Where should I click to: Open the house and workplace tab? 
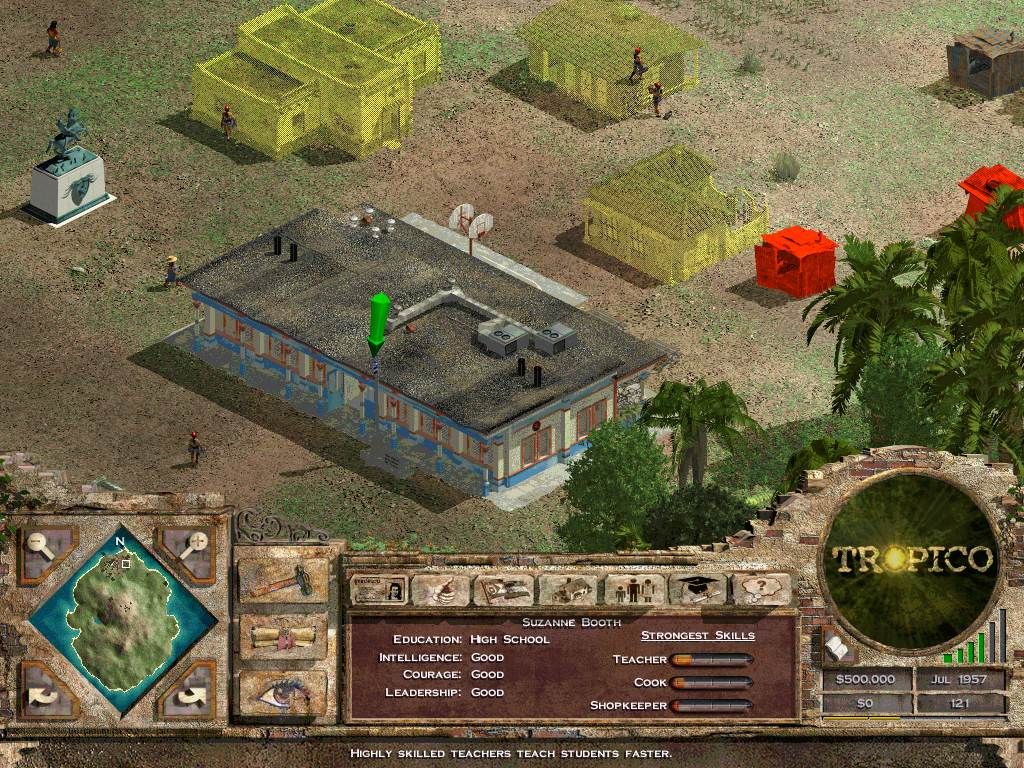click(568, 589)
